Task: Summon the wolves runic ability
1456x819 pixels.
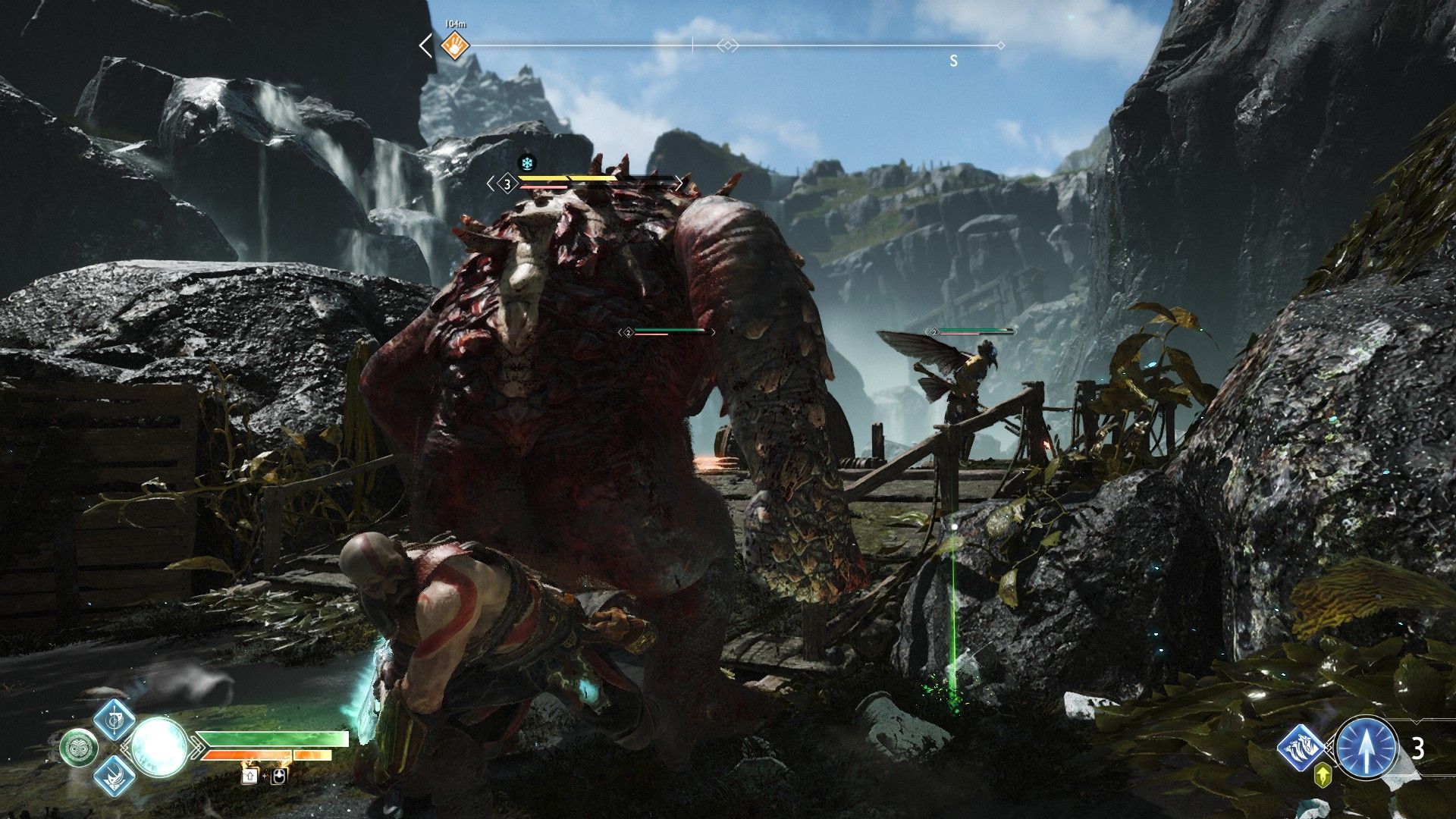Action: click(x=1301, y=748)
